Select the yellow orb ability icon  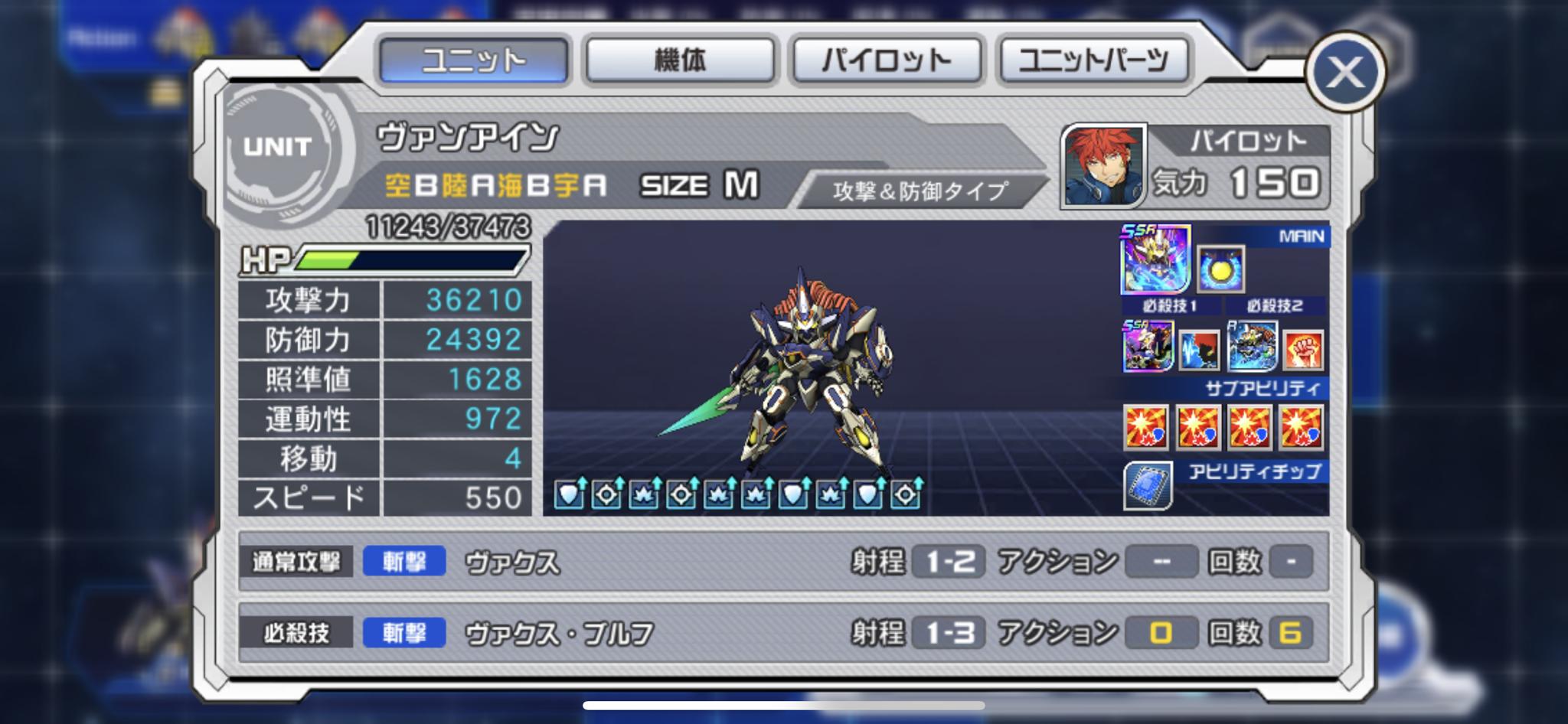(1220, 269)
